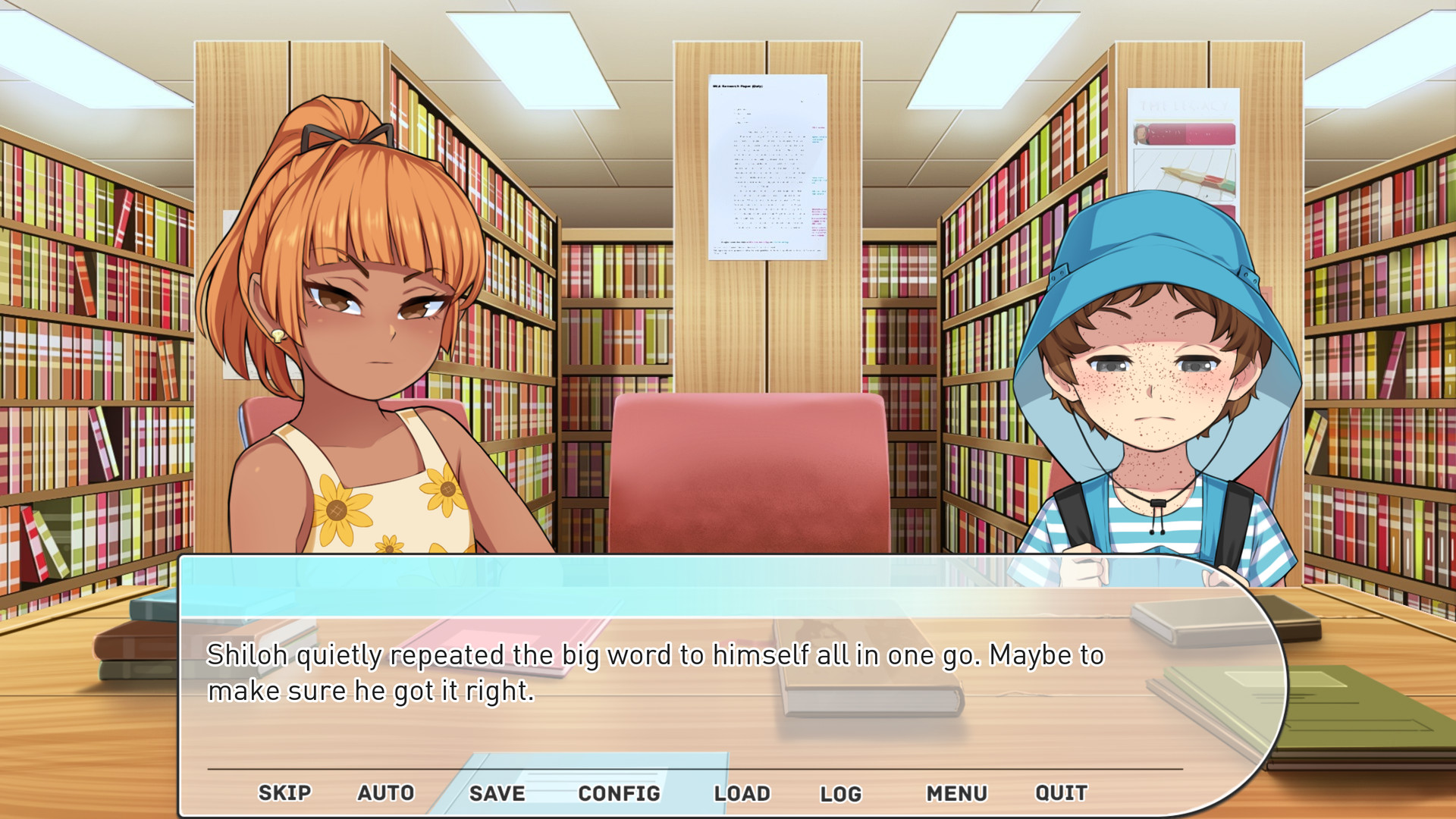Click the empty pink chair between the characters
The width and height of the screenshot is (1456, 819).
pyautogui.click(x=751, y=470)
